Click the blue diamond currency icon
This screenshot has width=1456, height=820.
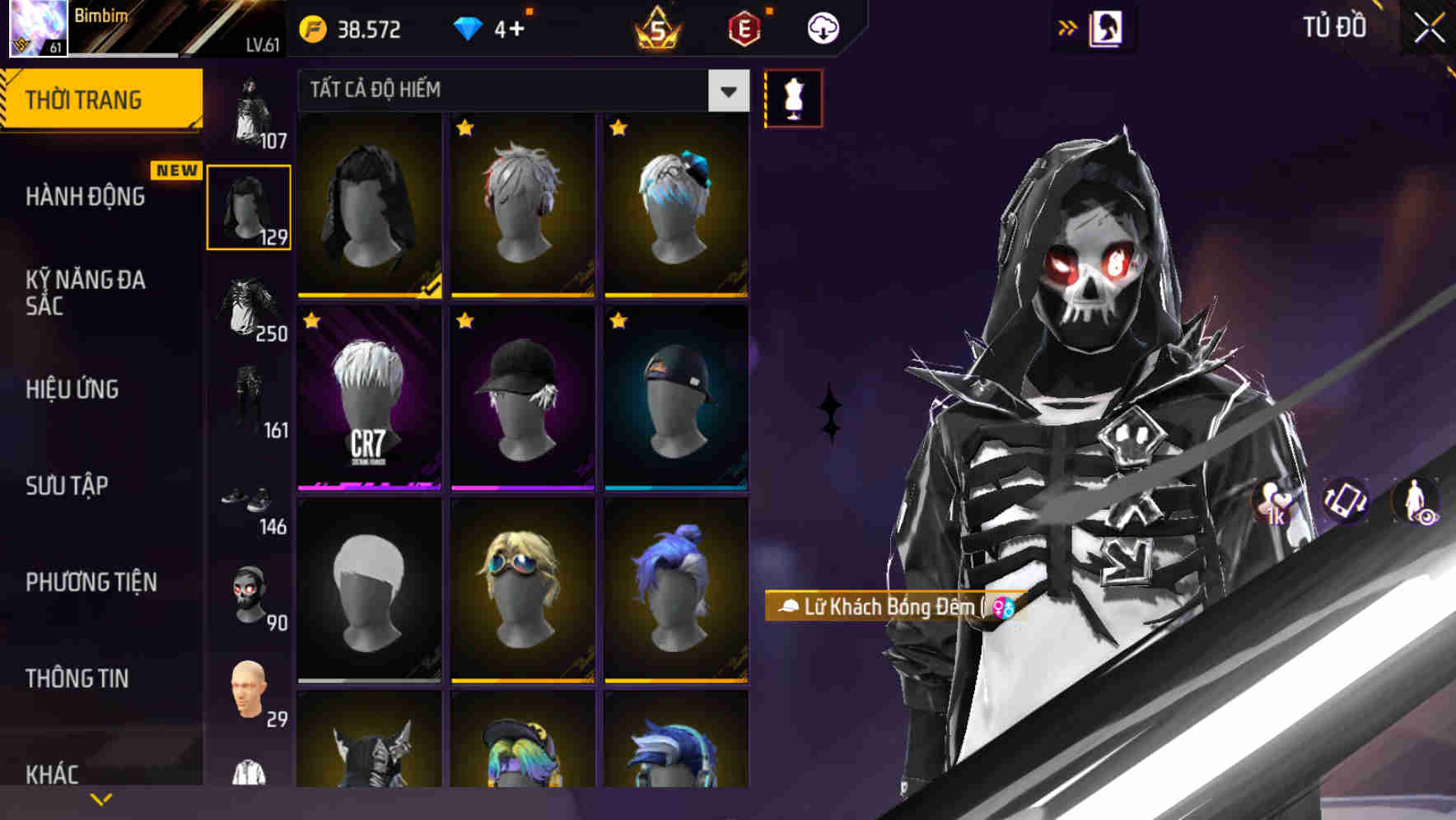pyautogui.click(x=469, y=27)
